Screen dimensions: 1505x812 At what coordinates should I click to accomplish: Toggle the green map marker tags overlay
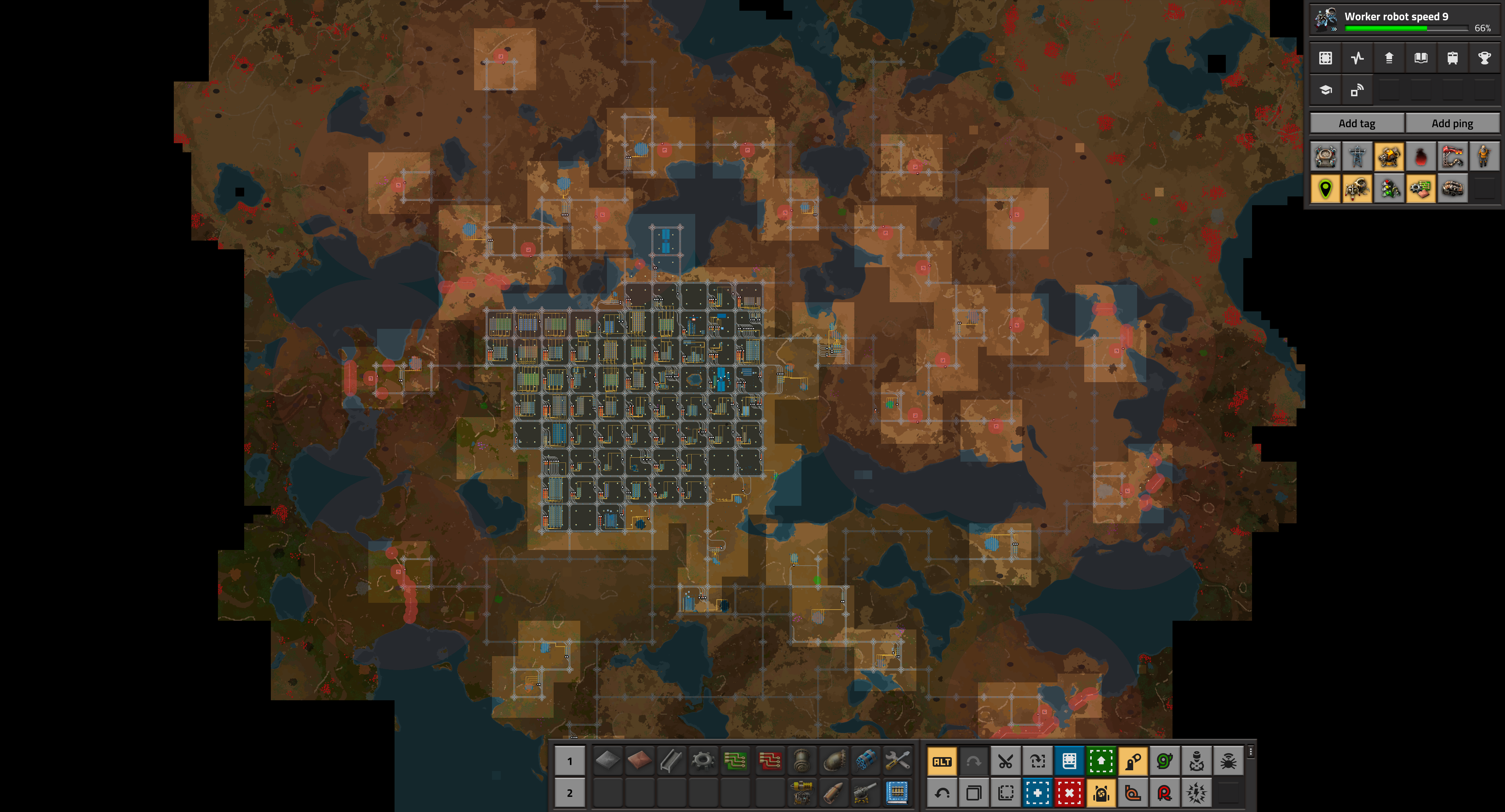(1326, 189)
